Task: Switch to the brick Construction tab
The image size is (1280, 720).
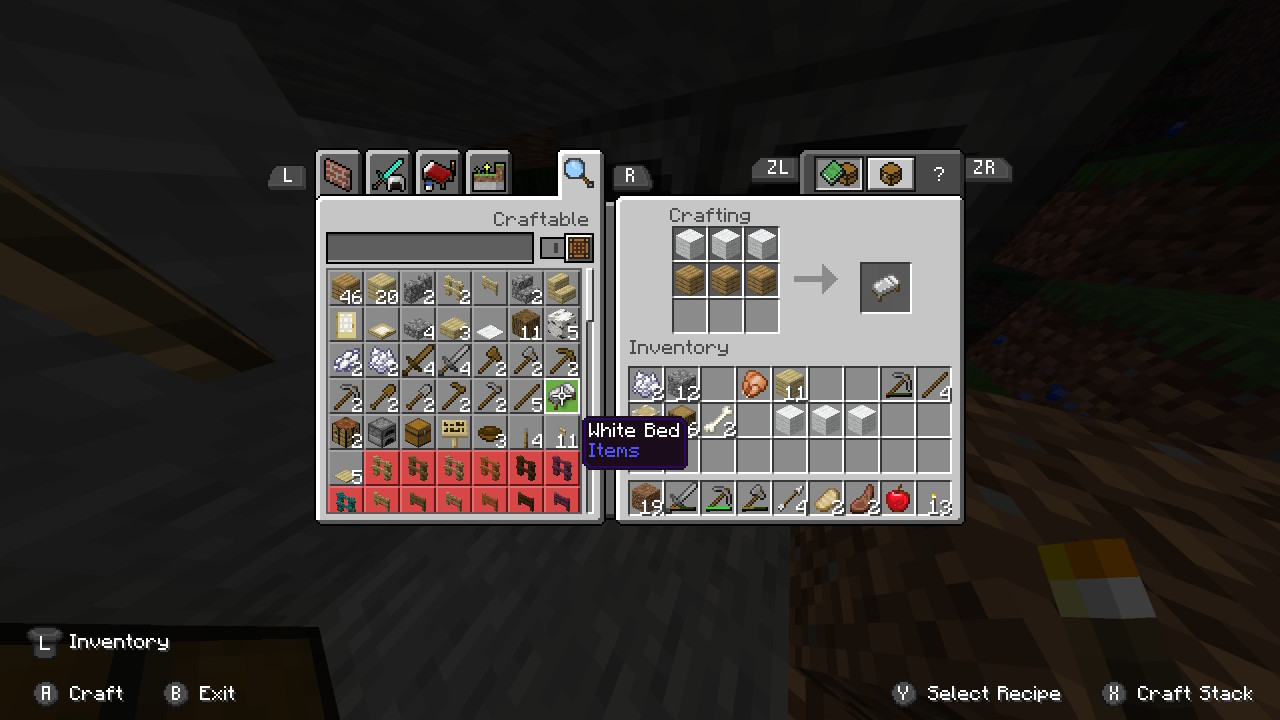Action: click(340, 175)
